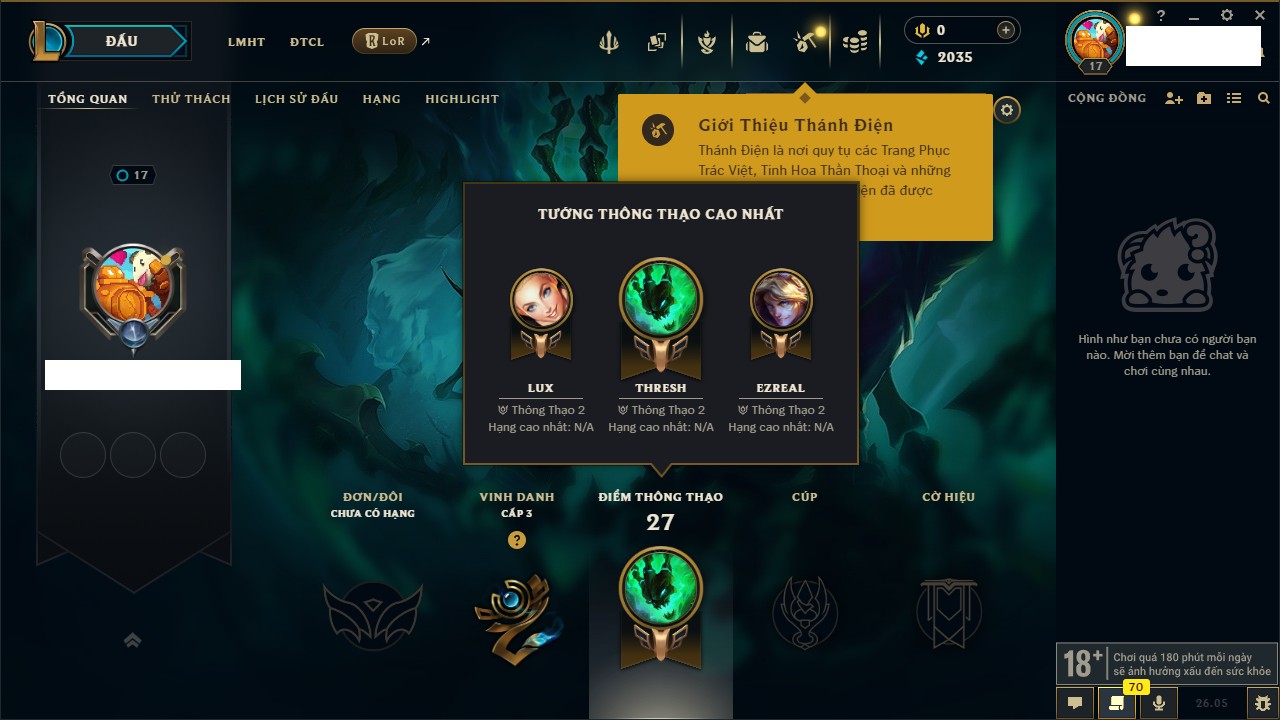Screen dimensions: 1280x720
Task: Search friends with the magnifier icon
Action: tap(1264, 98)
